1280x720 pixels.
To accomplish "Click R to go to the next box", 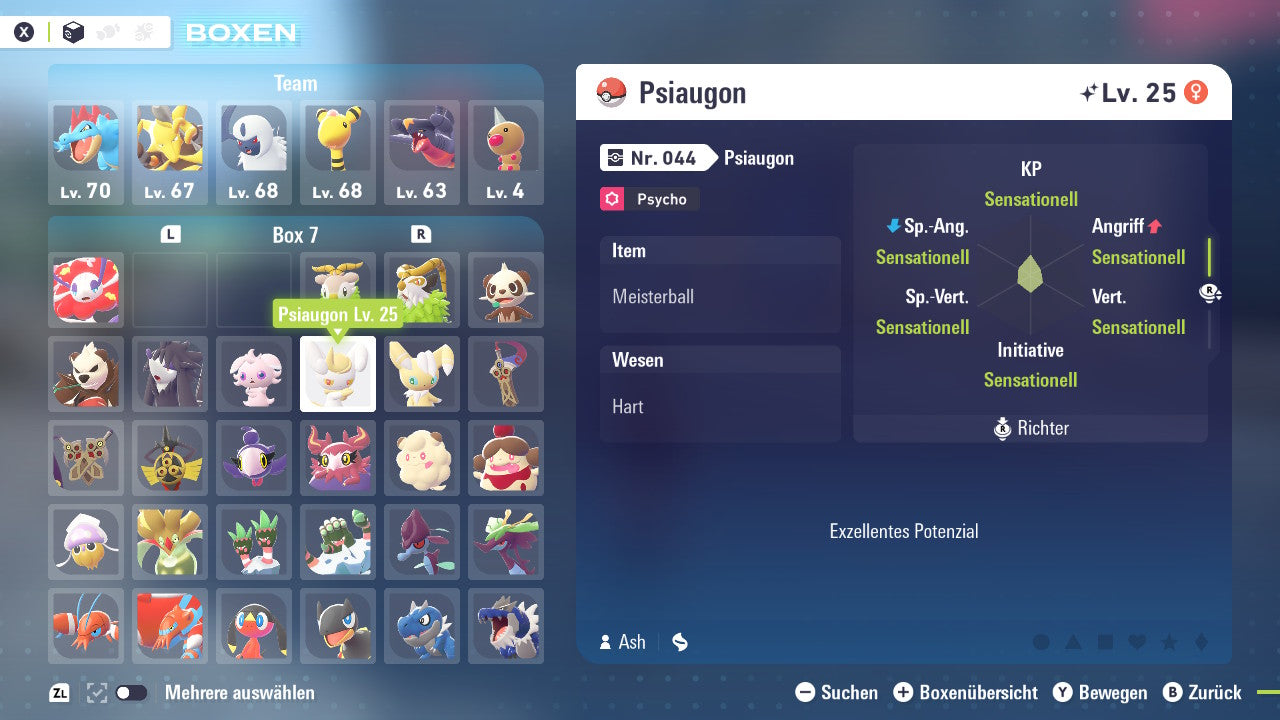I will tap(421, 233).
